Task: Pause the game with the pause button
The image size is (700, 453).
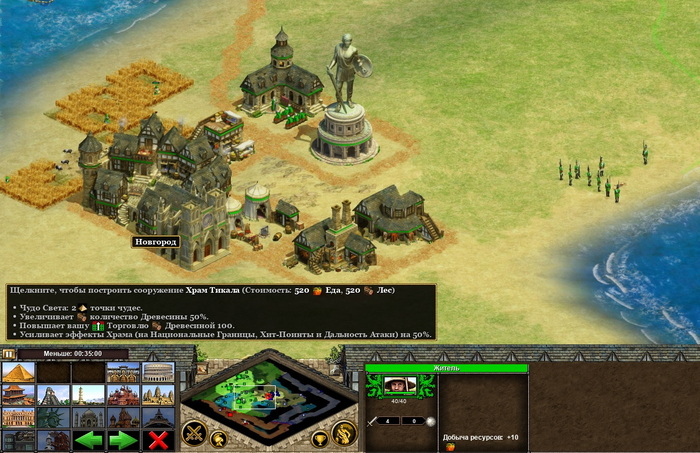Action: coord(9,354)
